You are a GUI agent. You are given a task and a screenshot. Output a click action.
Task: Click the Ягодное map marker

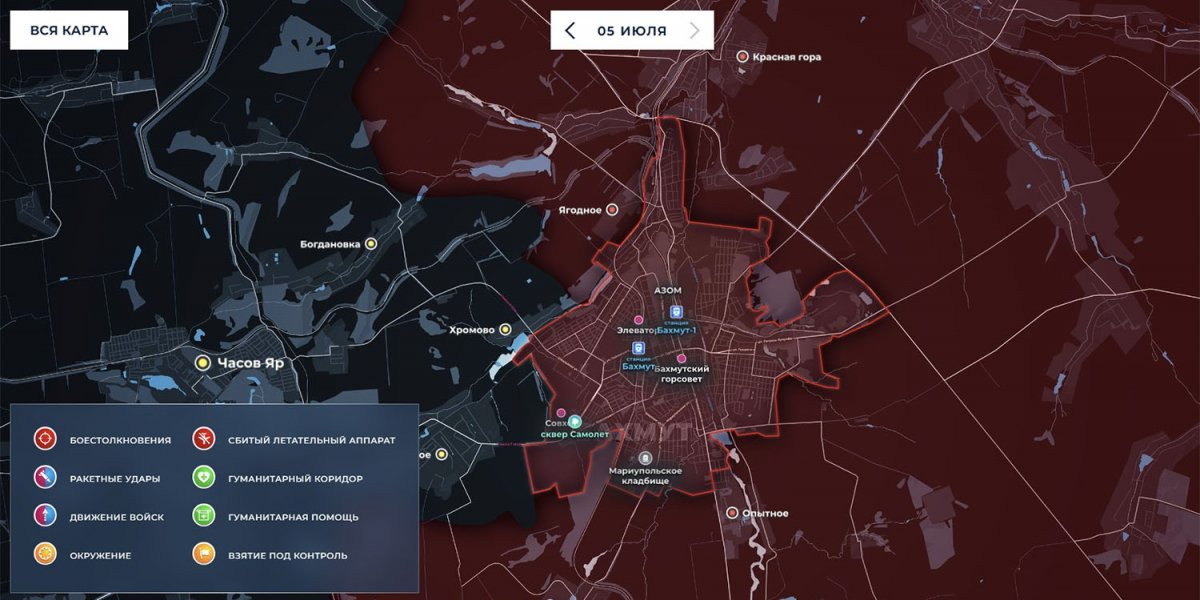click(613, 210)
